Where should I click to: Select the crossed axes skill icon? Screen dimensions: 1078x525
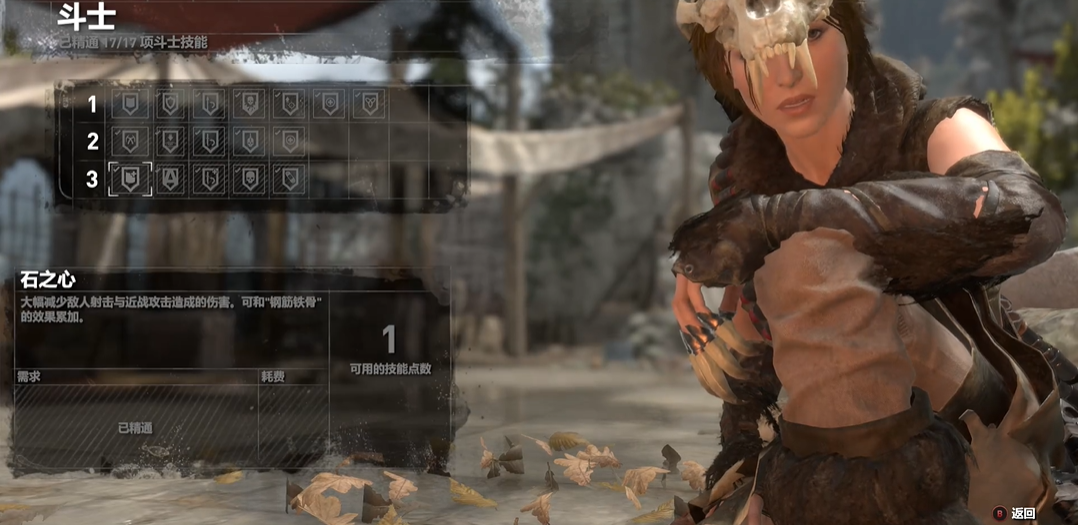coord(130,140)
